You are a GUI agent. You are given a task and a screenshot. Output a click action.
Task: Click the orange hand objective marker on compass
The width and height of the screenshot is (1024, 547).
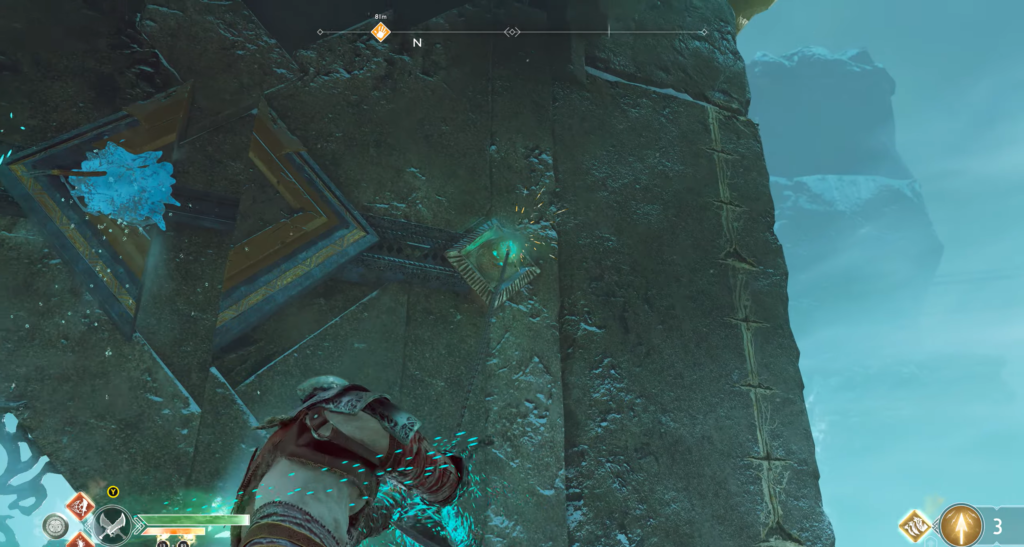coord(380,32)
